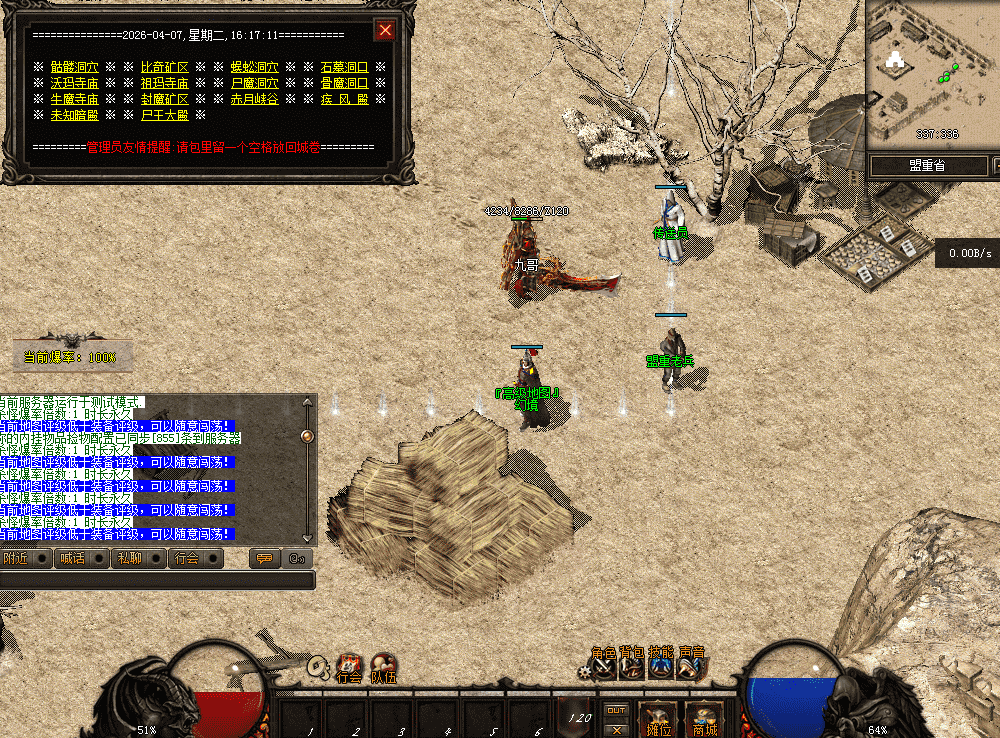Open the 背包 bag icon
Image resolution: width=1000 pixels, height=738 pixels.
(631, 664)
